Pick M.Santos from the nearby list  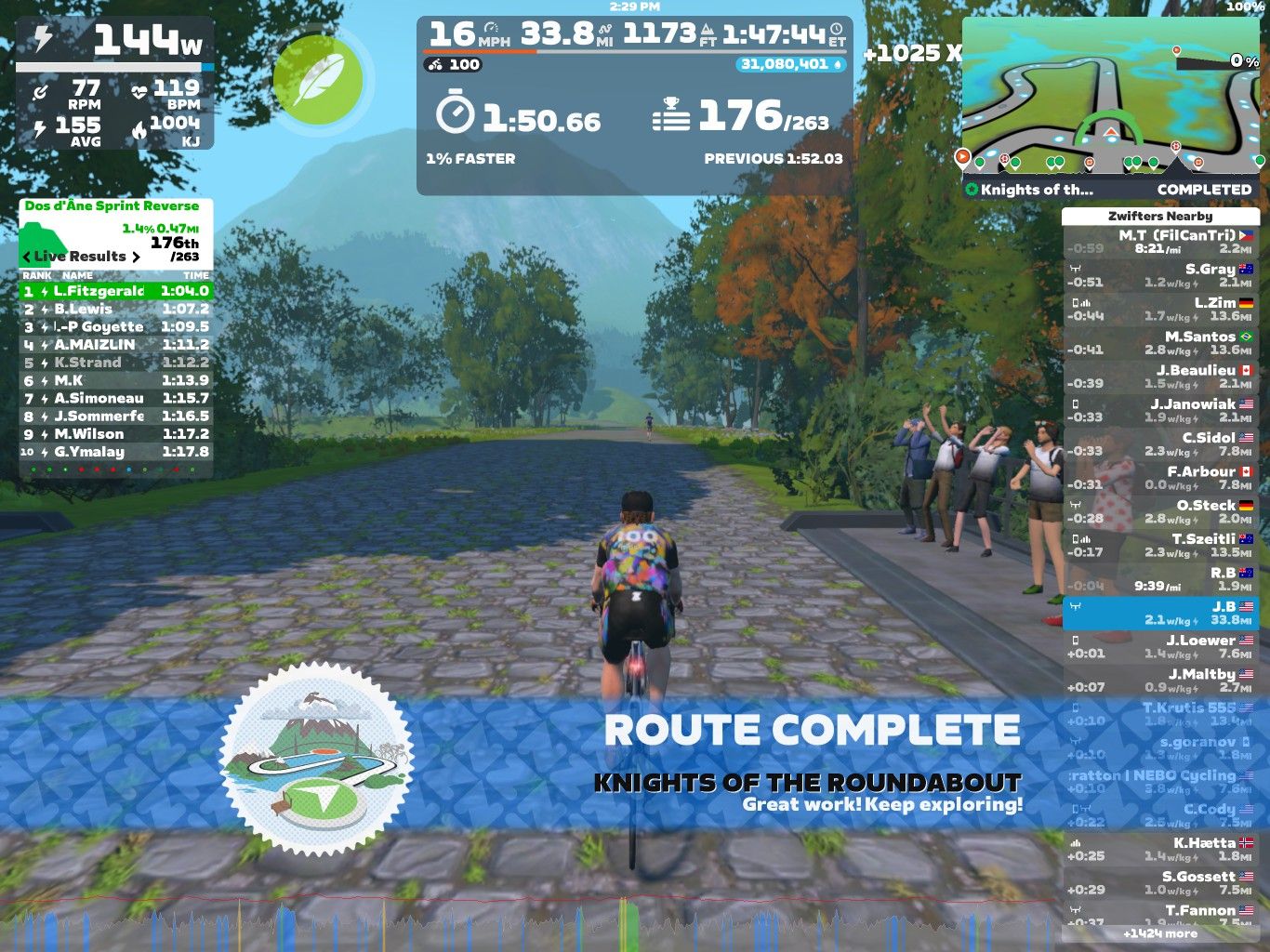[1159, 343]
